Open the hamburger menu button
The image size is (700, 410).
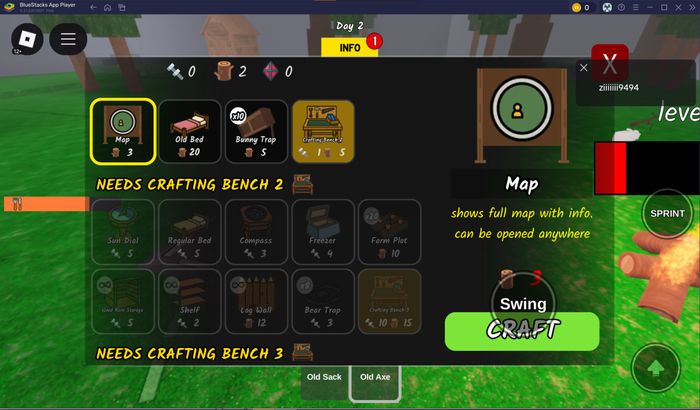pyautogui.click(x=68, y=40)
